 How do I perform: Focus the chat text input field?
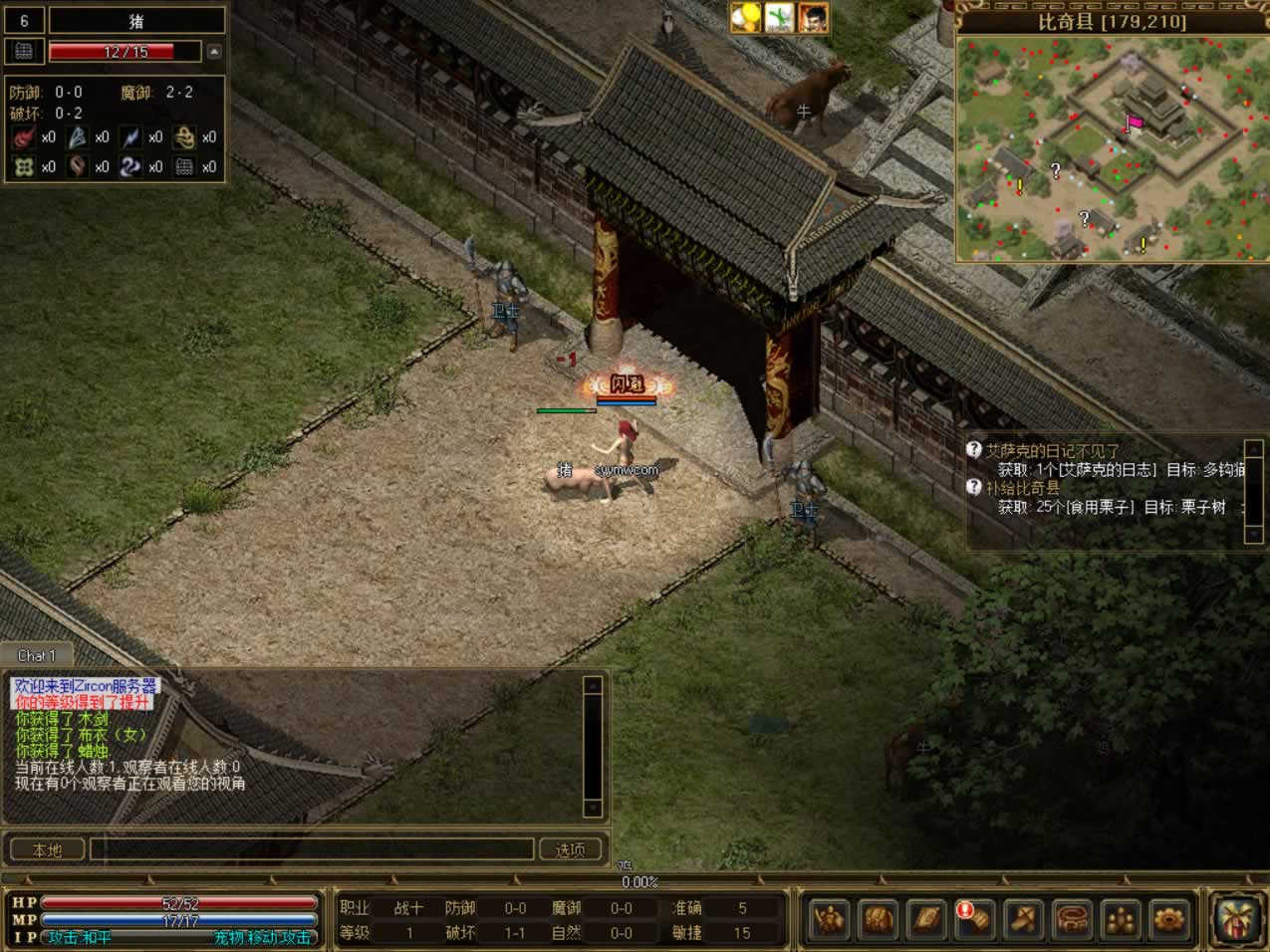[x=312, y=849]
